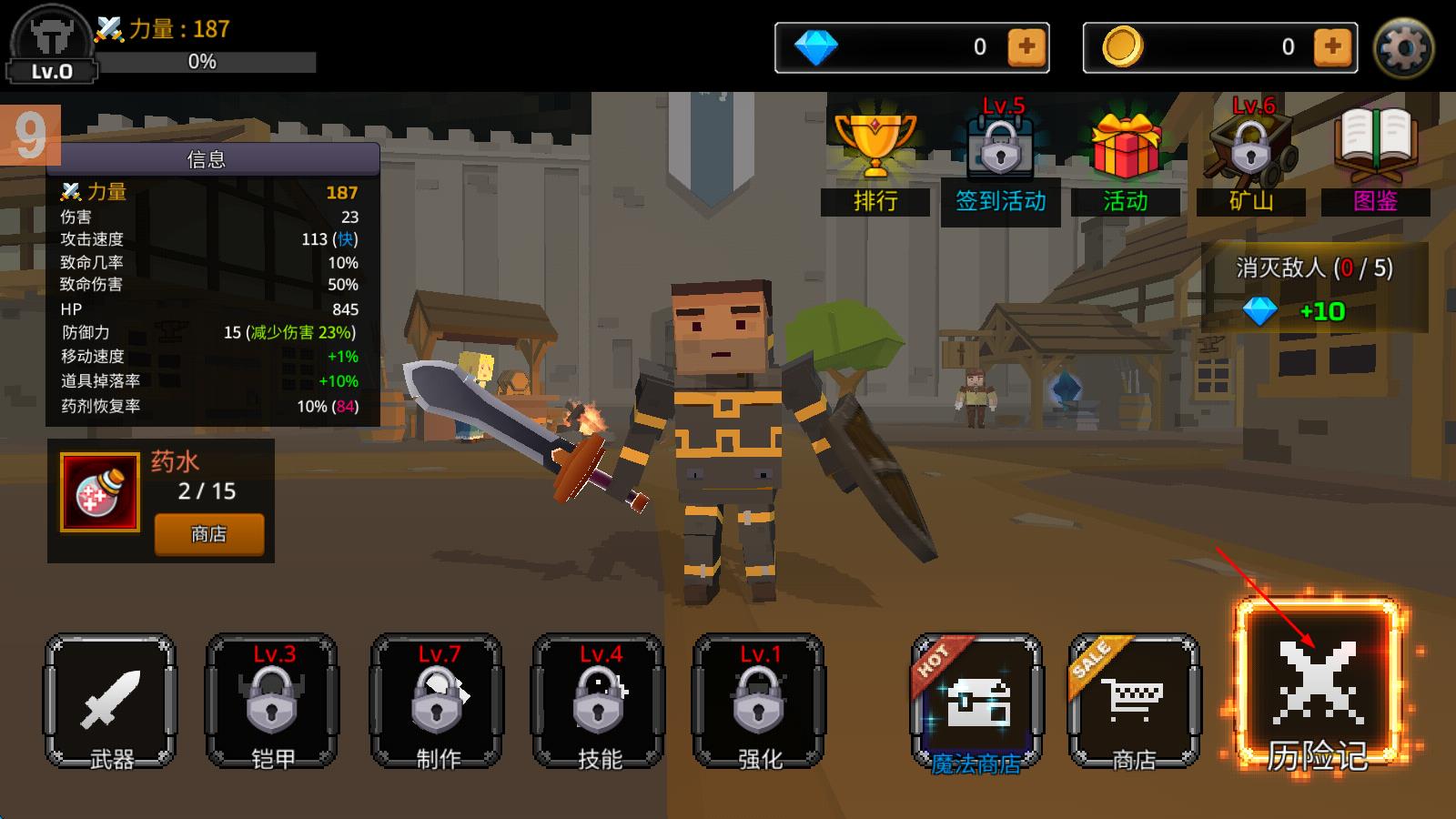Visit the 魔法商店 magic shop
The width and height of the screenshot is (1456, 819).
[x=976, y=703]
